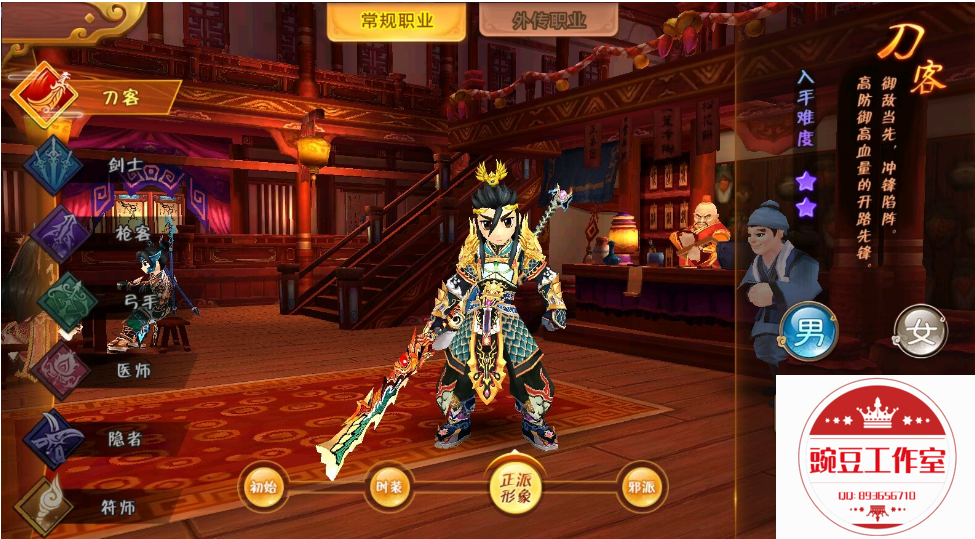This screenshot has width=975, height=539.
Task: Choose male gender button 男
Action: pyautogui.click(x=808, y=331)
